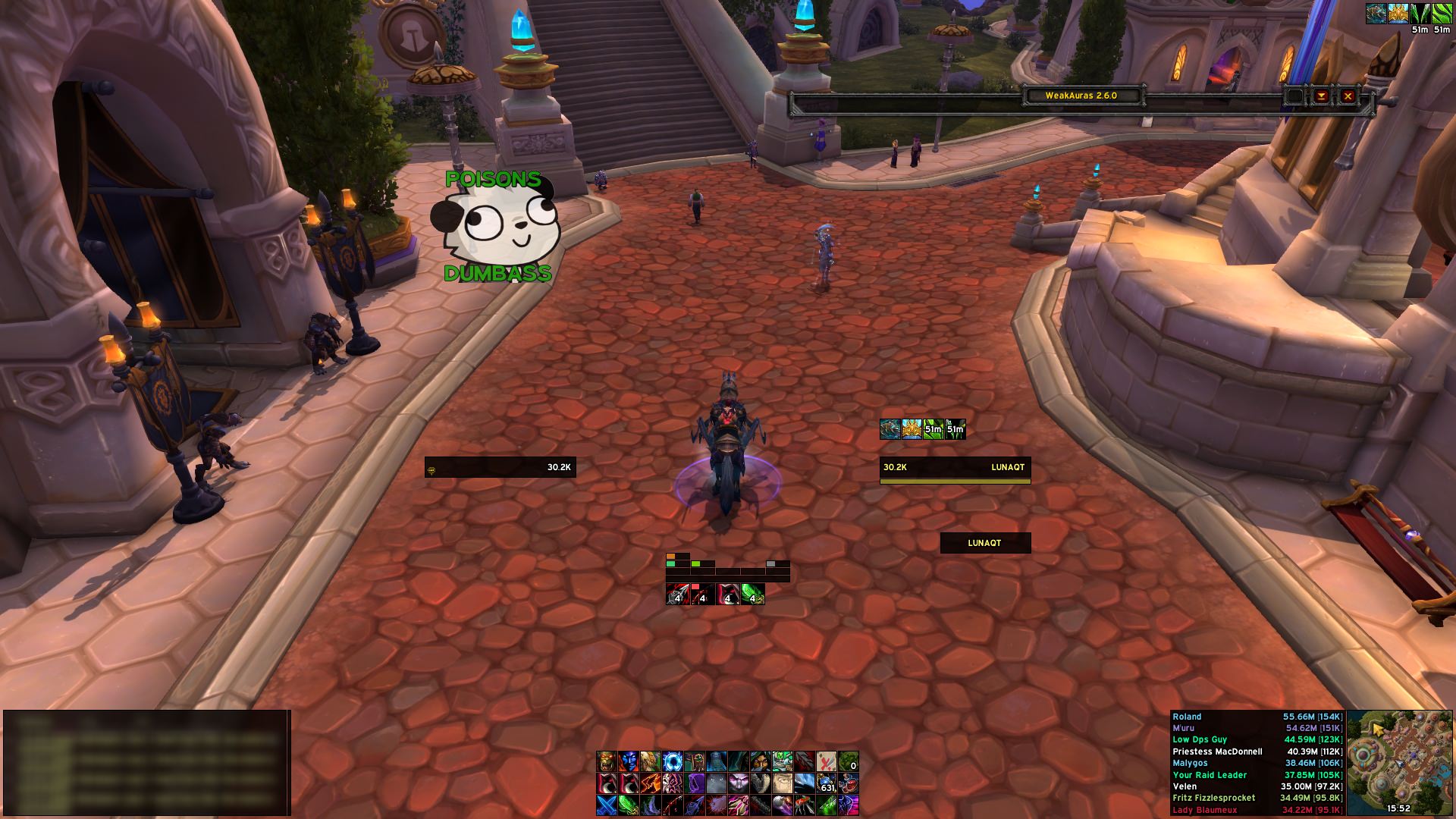The height and width of the screenshot is (819, 1456).
Task: Click the WeakAuras 2.6.0 title bar
Action: coord(1081,96)
